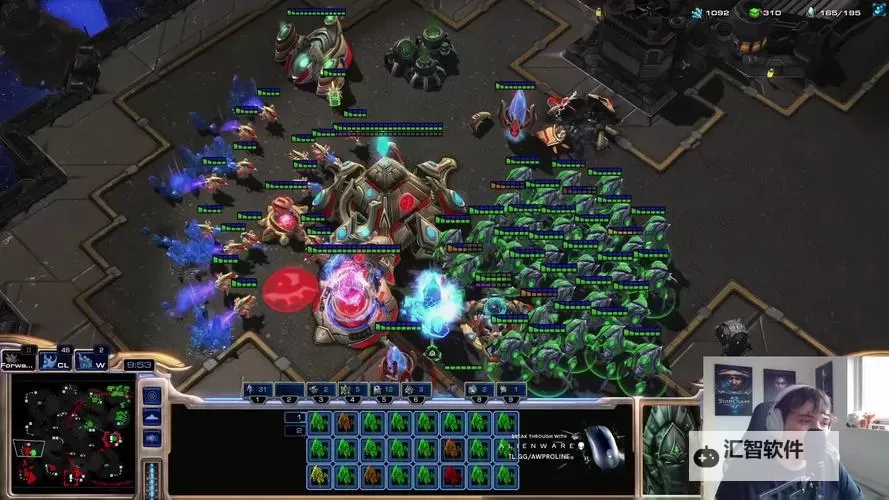Select empty control group 2 tab

click(x=289, y=389)
